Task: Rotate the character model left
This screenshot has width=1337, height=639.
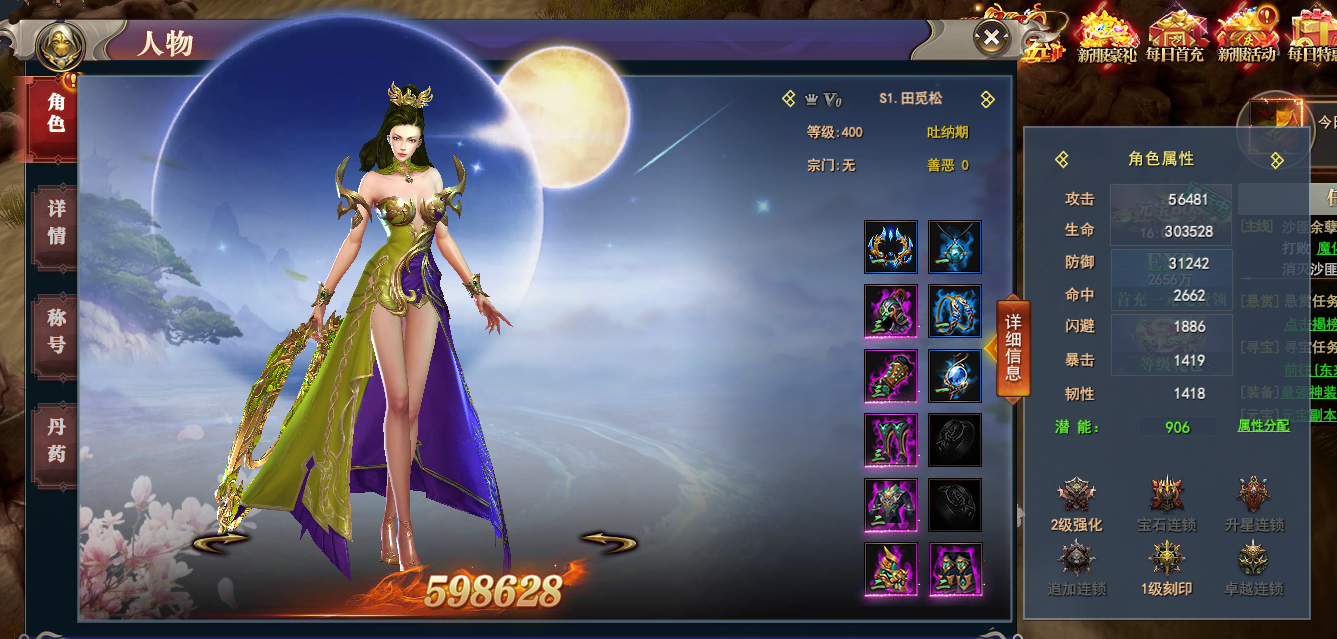Action: [x=221, y=542]
